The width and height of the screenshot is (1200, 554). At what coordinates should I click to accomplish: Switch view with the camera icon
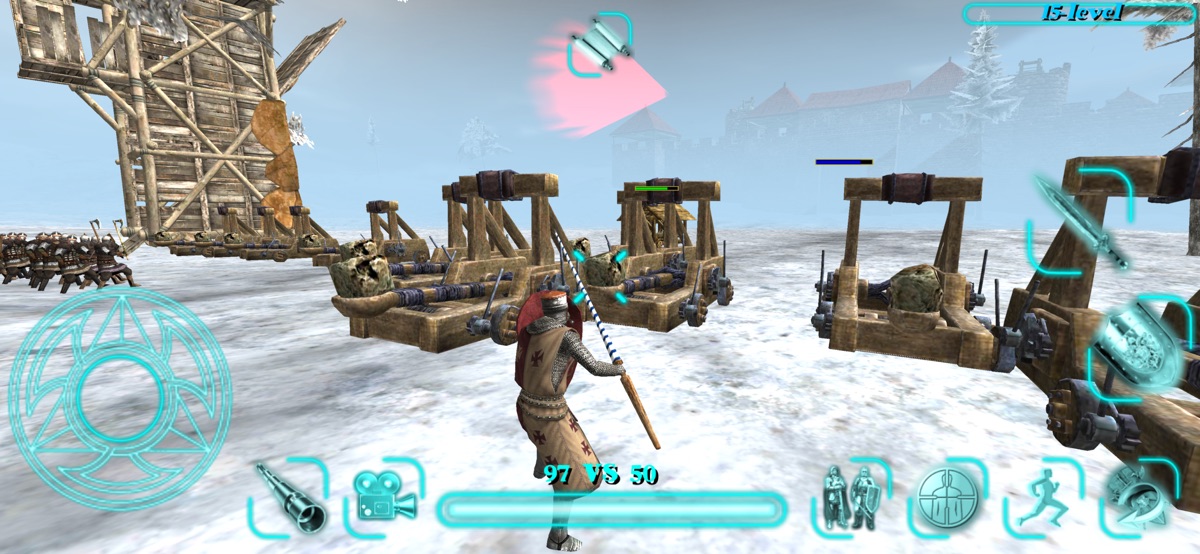[385, 497]
